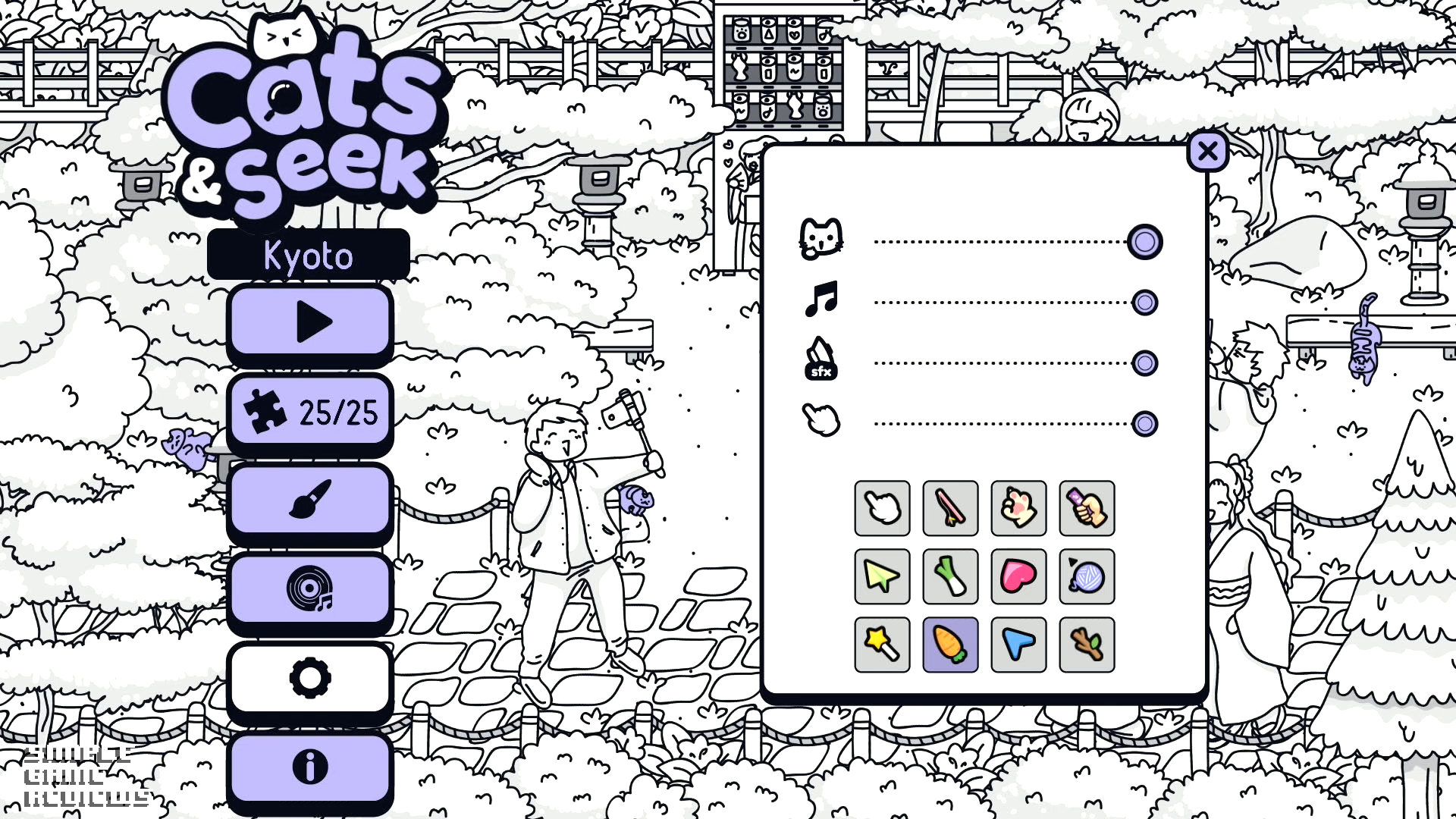Adjust the sfx volume slider
Screen dimensions: 1456x819
tap(1144, 363)
